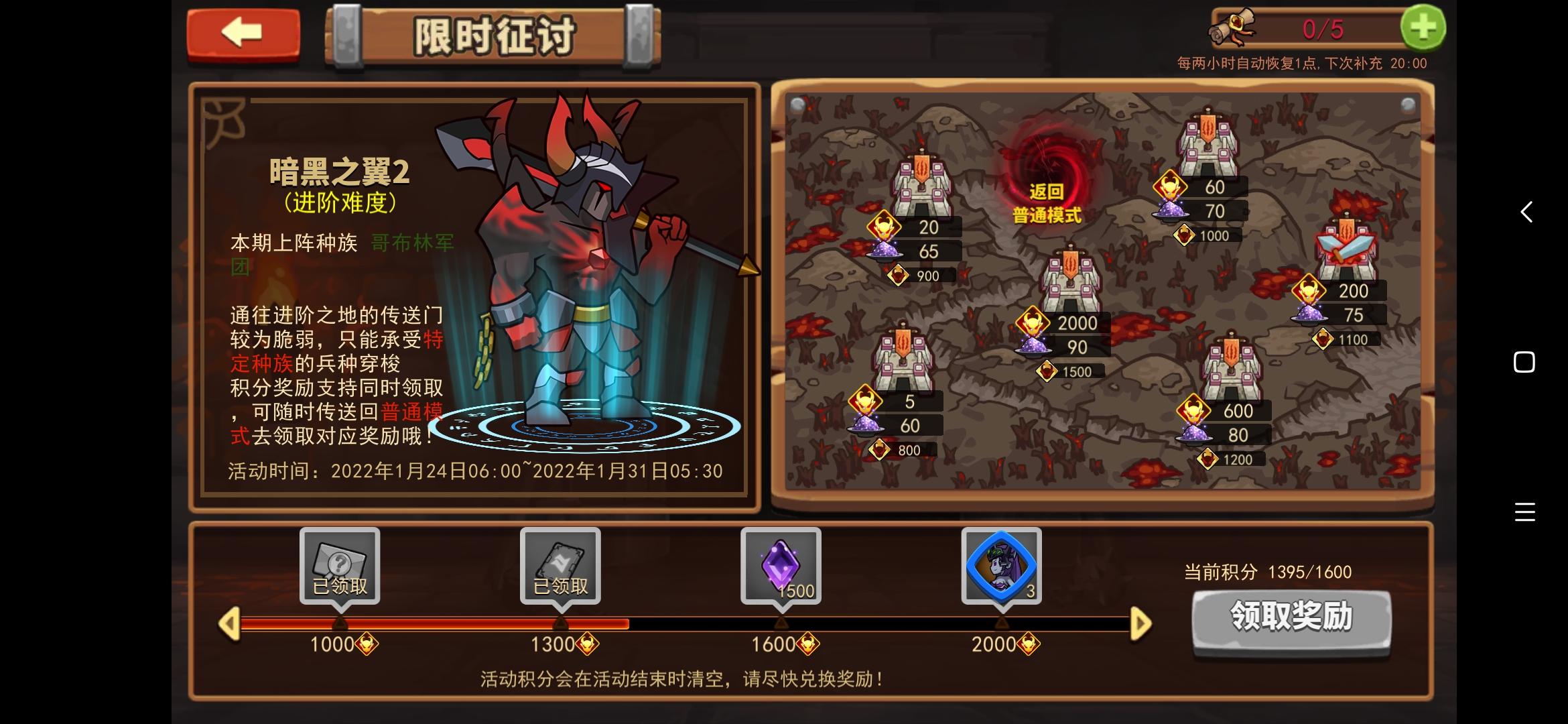Click the green plus to add challenge attempts

coord(1424,27)
